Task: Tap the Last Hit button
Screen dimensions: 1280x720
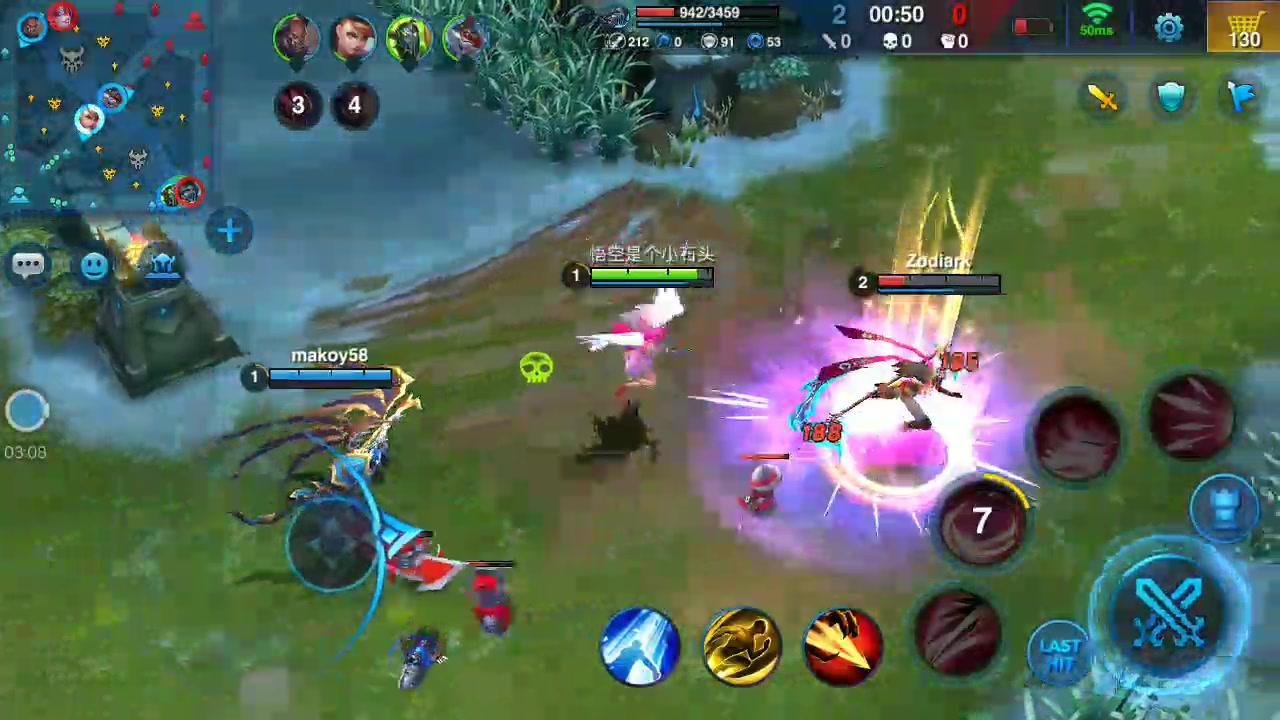Action: click(x=1060, y=652)
